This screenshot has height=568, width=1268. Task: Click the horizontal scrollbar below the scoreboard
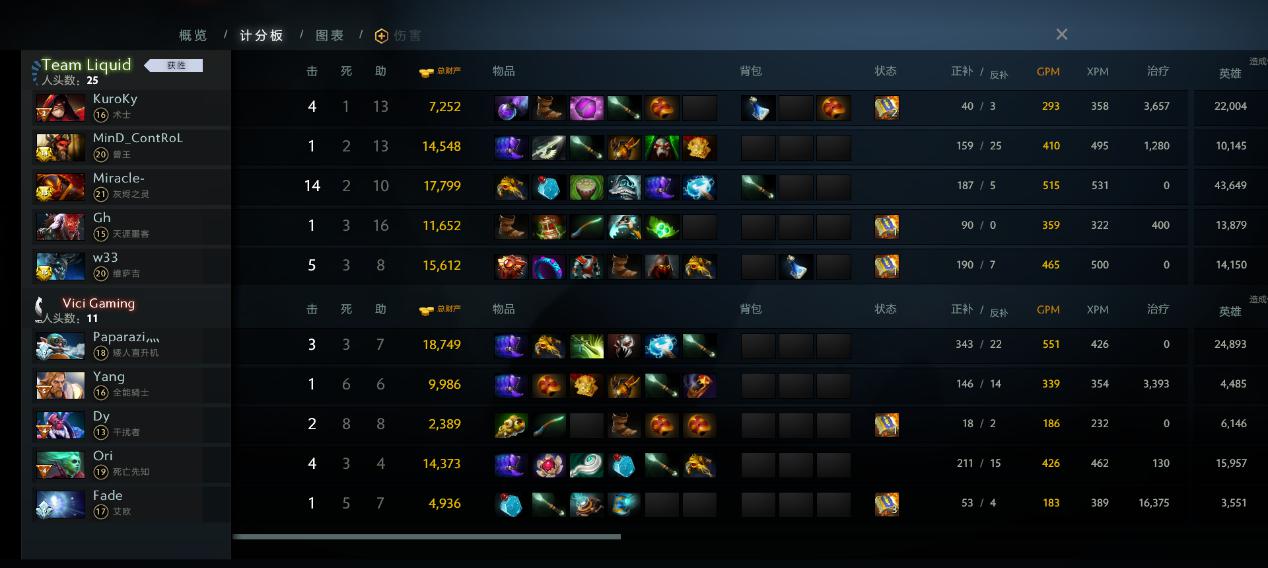(426, 537)
